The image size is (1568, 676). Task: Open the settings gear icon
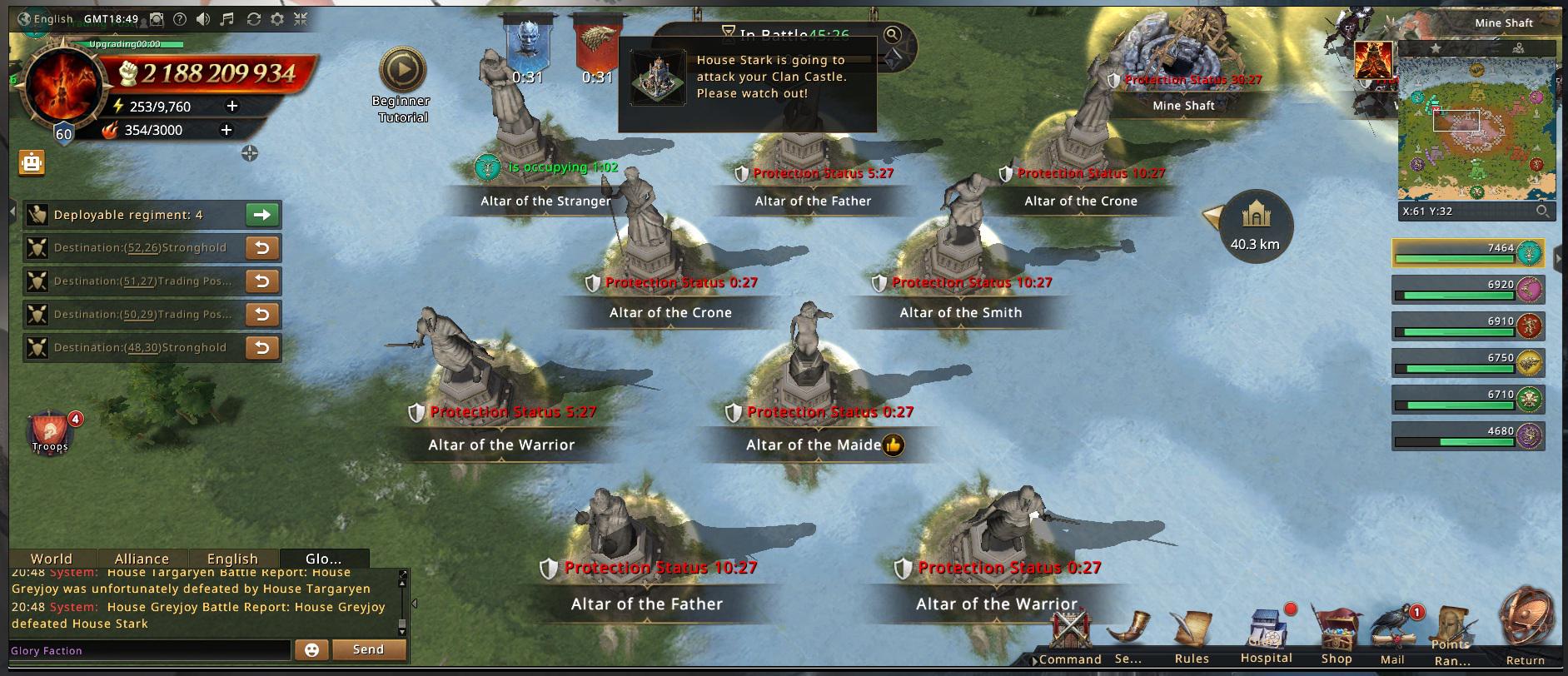tap(277, 19)
